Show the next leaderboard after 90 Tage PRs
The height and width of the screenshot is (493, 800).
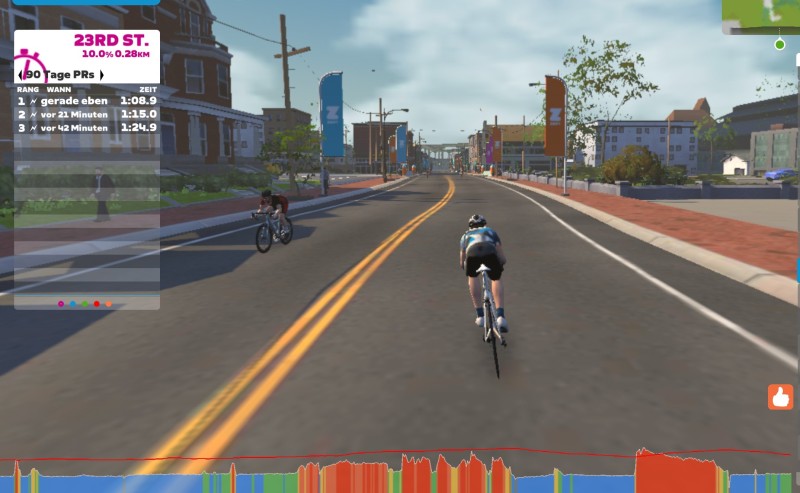(101, 75)
